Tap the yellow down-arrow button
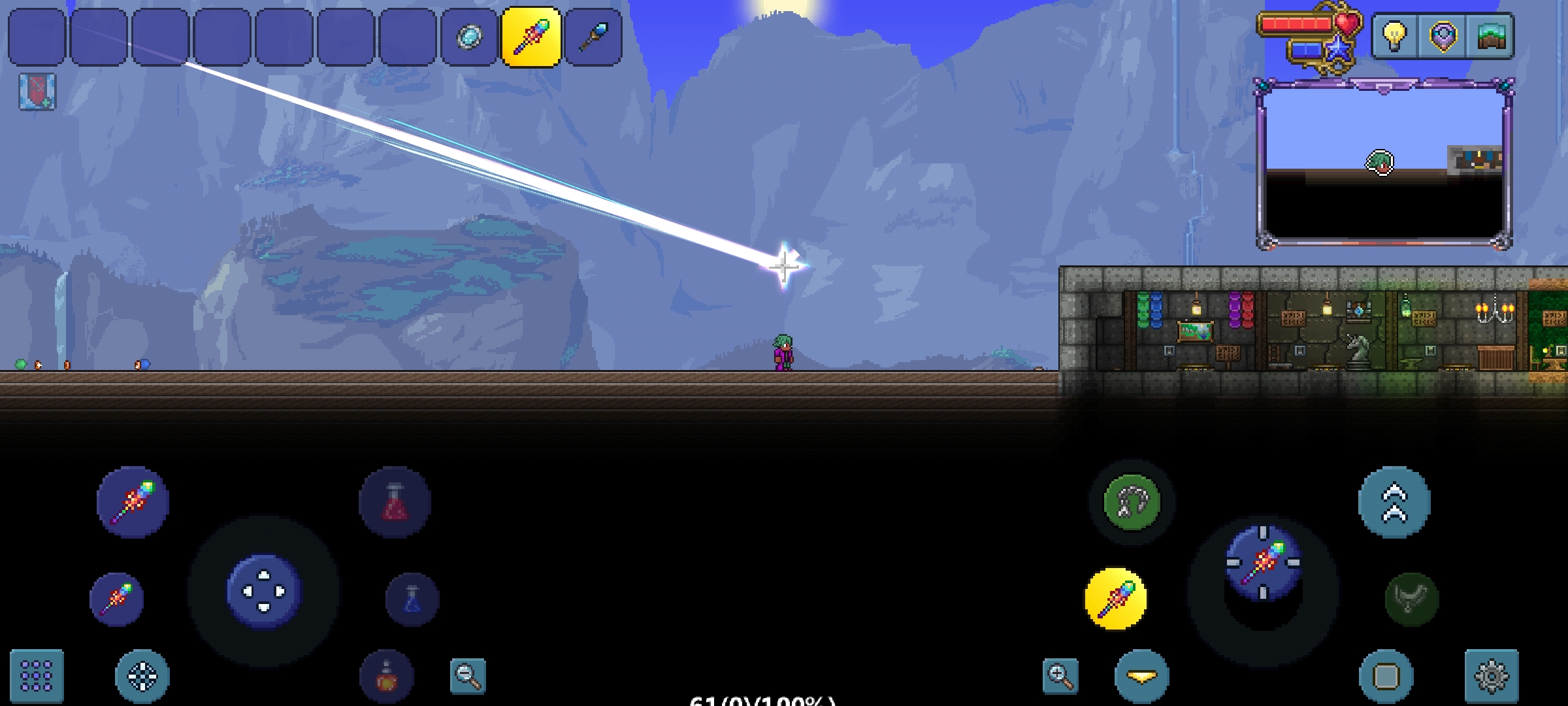 click(x=1141, y=676)
